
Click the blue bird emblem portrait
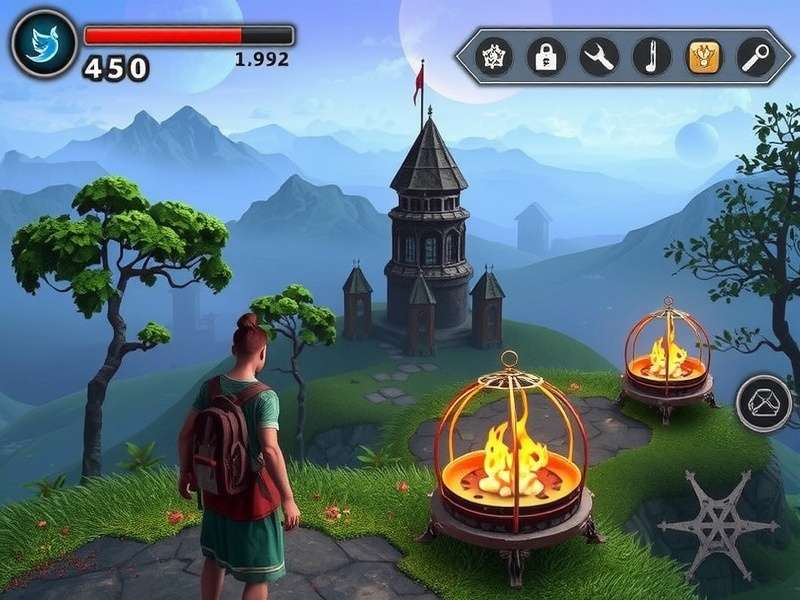[x=44, y=43]
